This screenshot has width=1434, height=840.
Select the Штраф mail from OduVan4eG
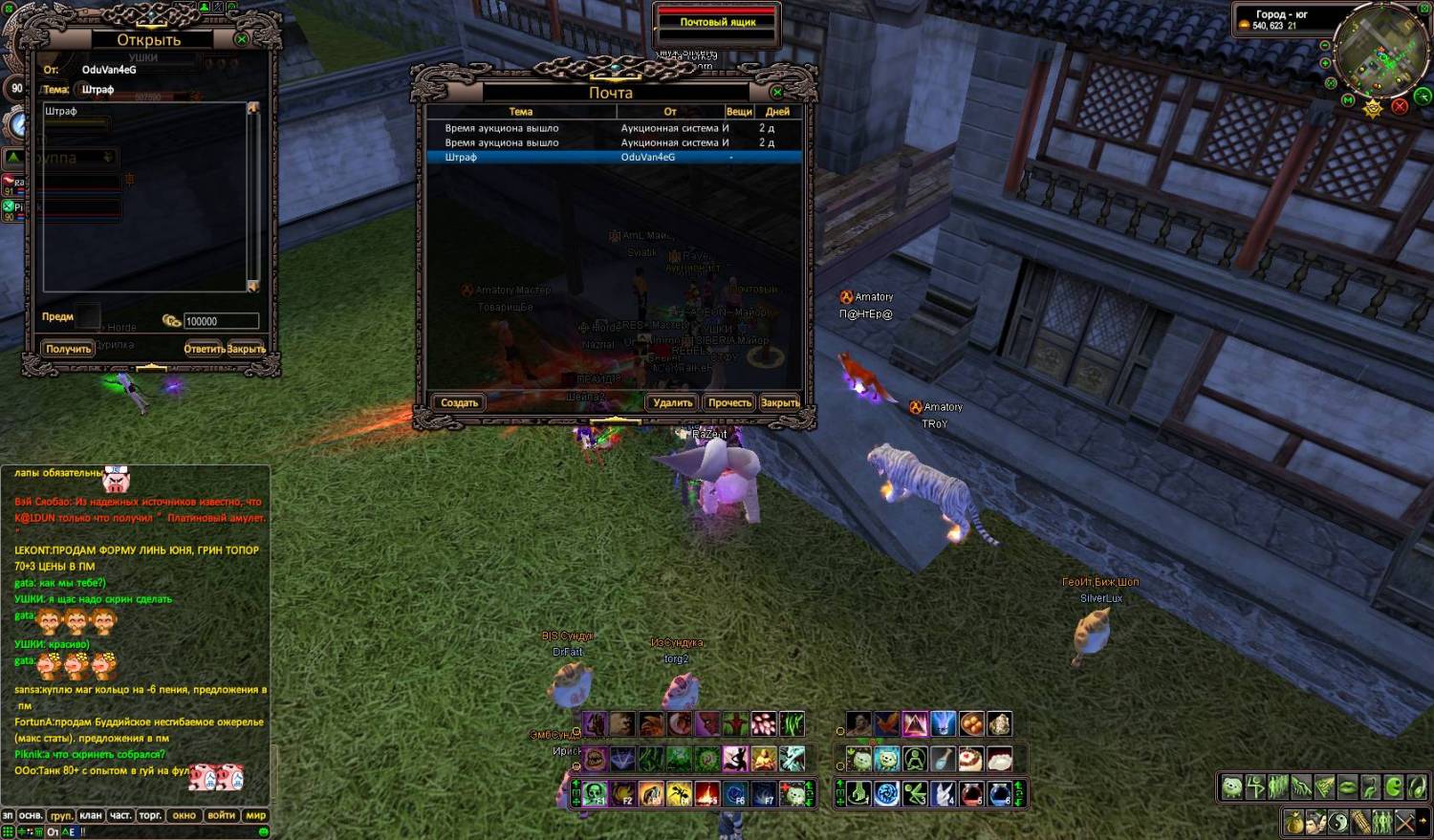[x=612, y=157]
